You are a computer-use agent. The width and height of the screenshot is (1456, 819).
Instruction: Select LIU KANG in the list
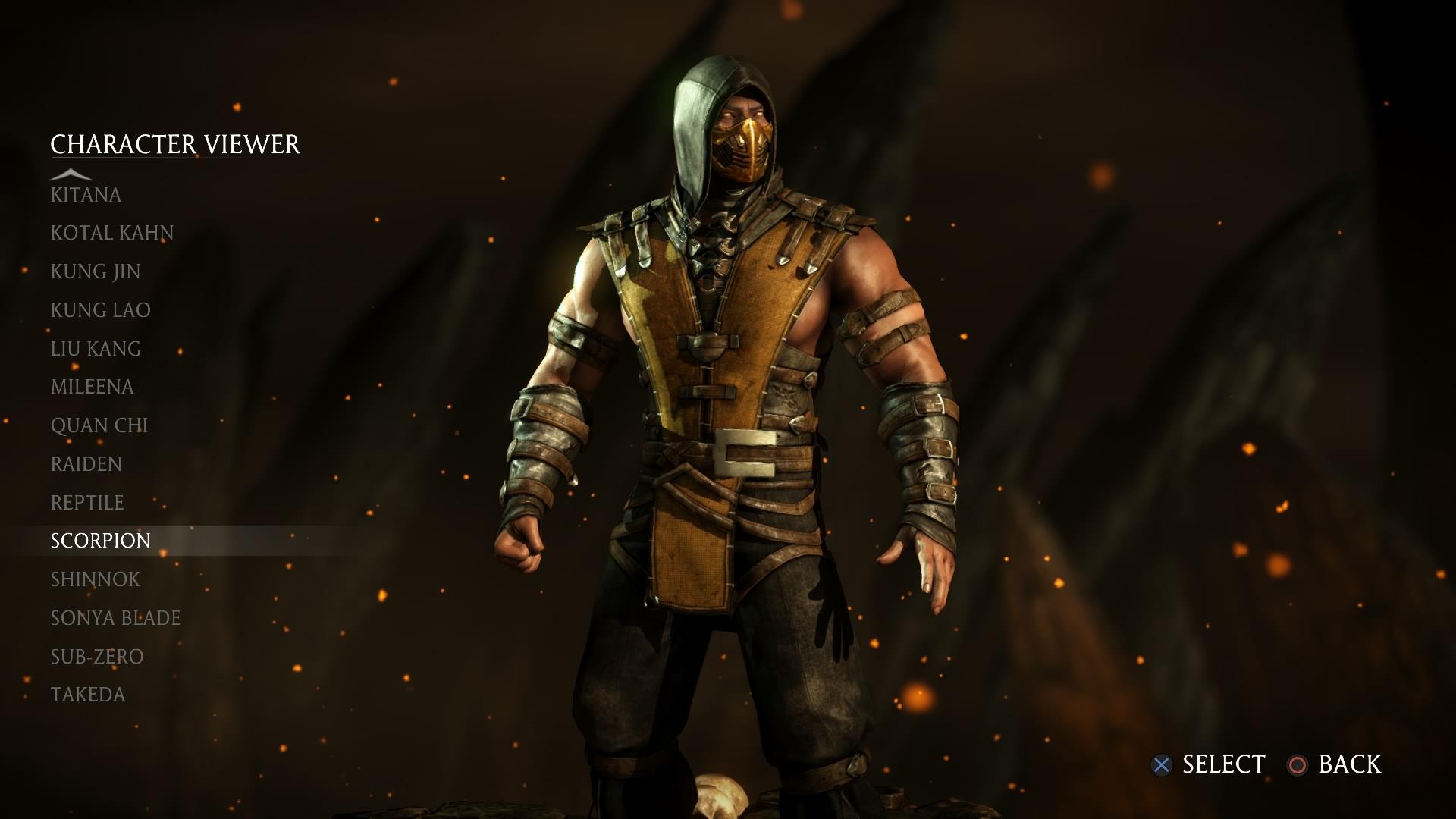click(x=94, y=348)
